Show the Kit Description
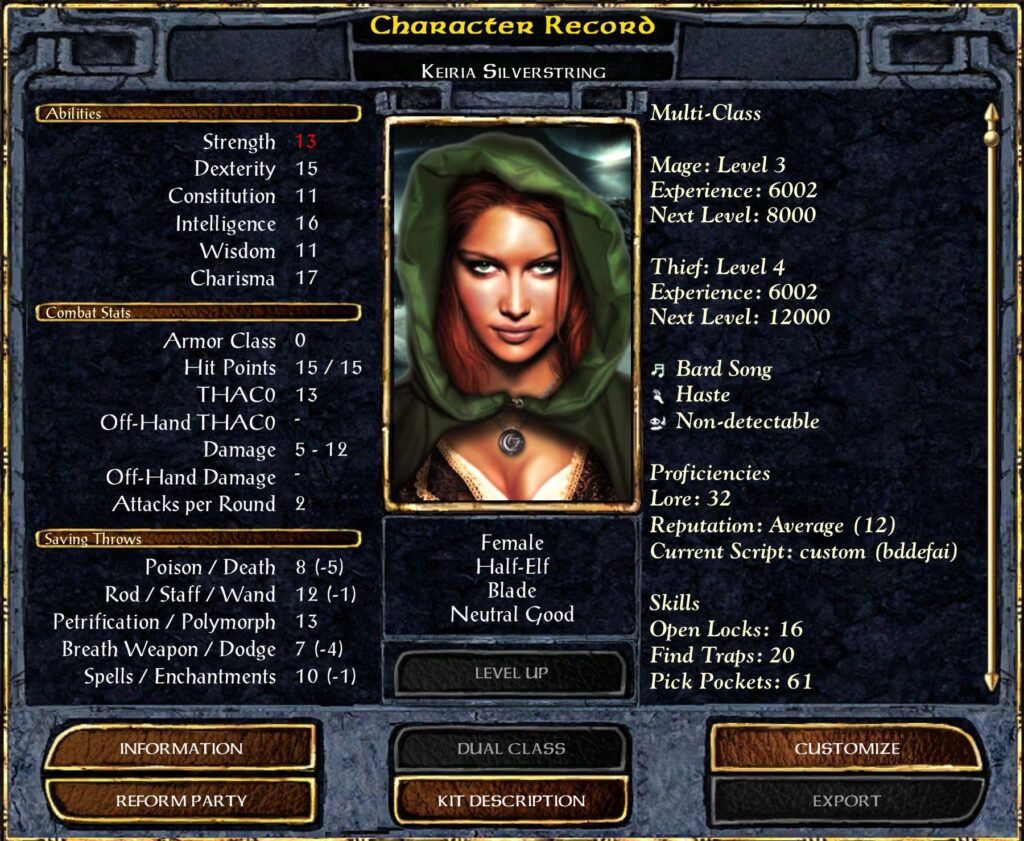 pos(511,800)
